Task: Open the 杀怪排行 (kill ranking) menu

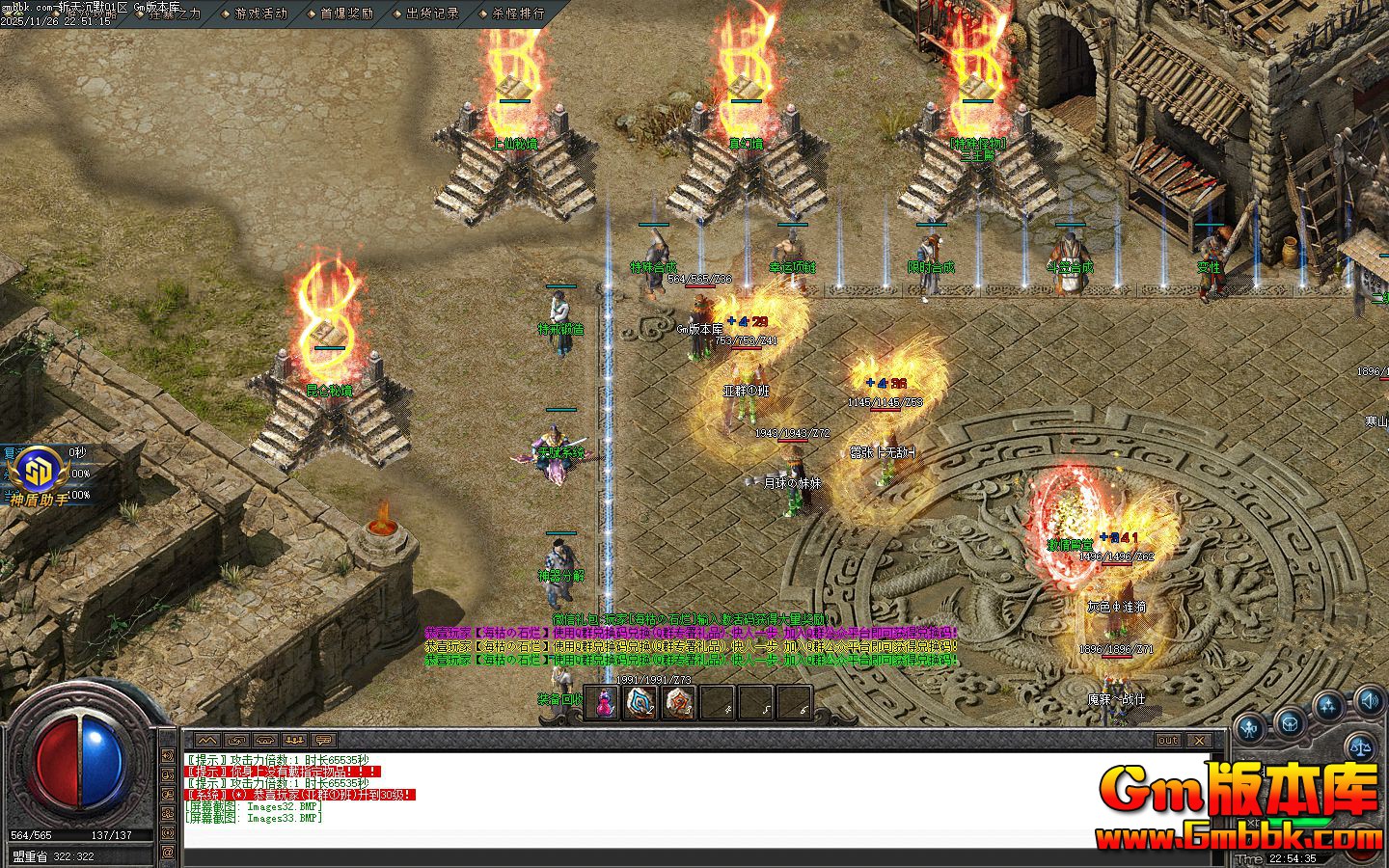Action: (x=518, y=14)
